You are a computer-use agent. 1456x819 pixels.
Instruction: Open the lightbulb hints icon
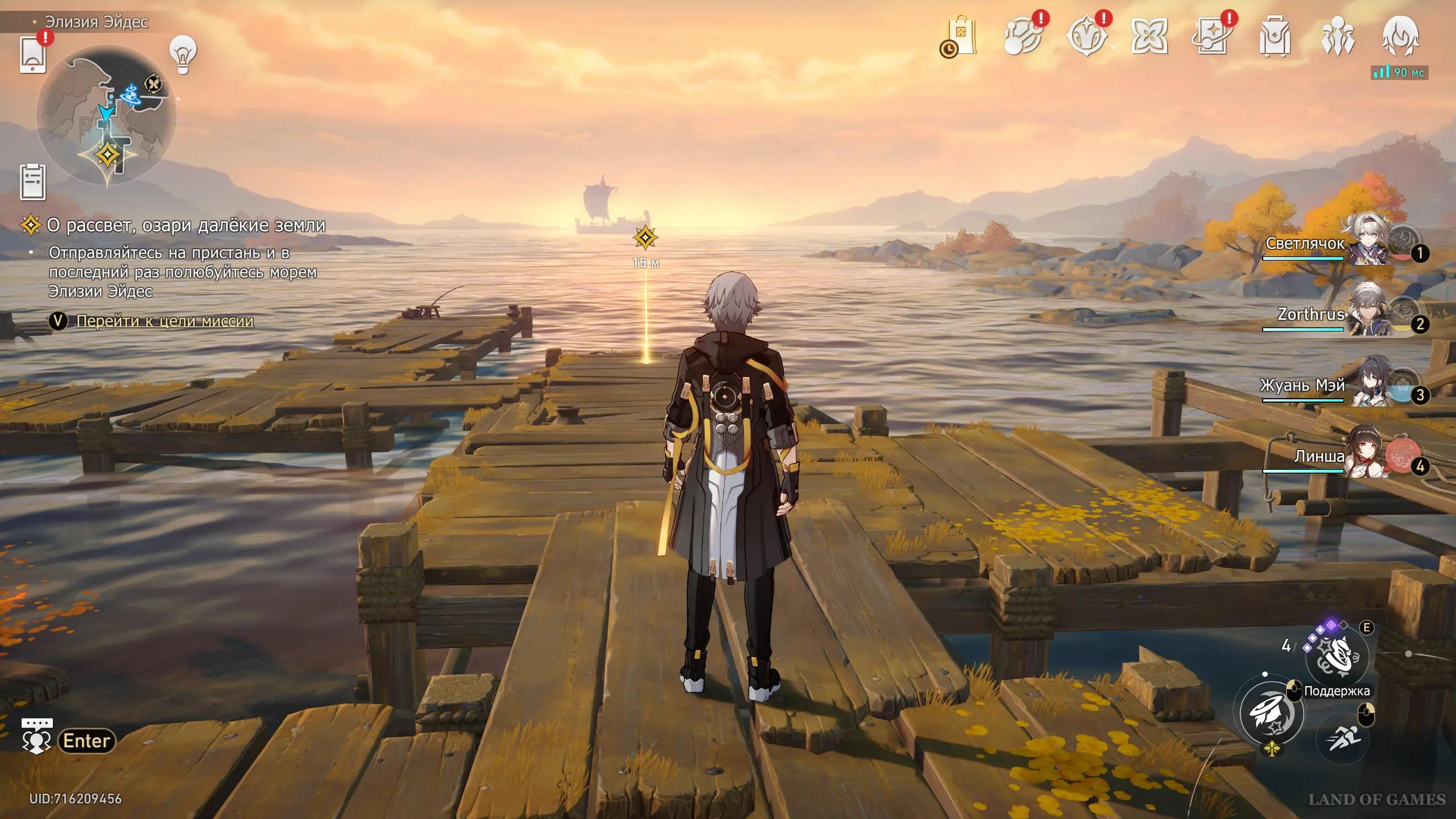pos(183,55)
